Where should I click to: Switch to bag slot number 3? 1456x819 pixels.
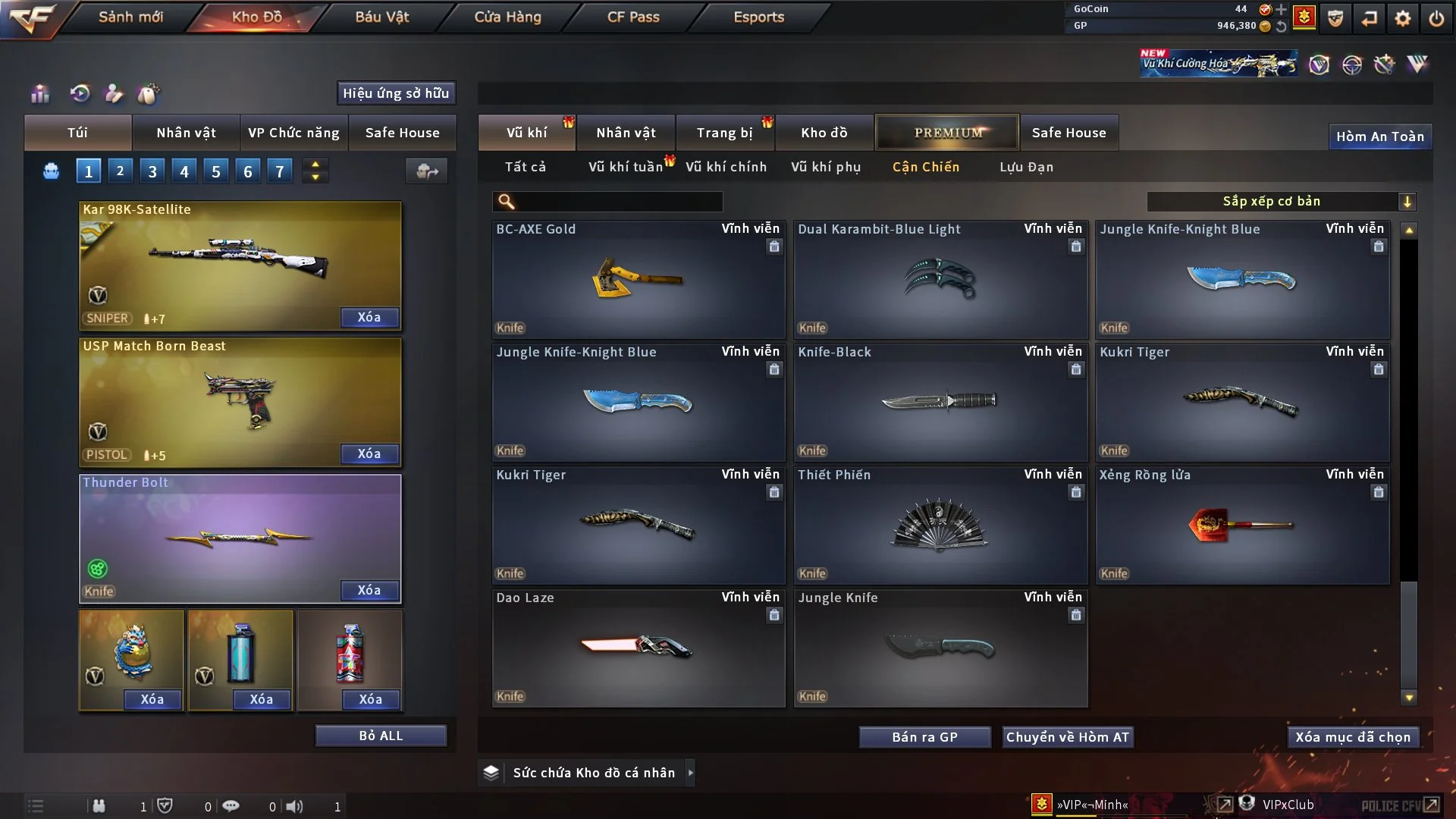pos(152,171)
